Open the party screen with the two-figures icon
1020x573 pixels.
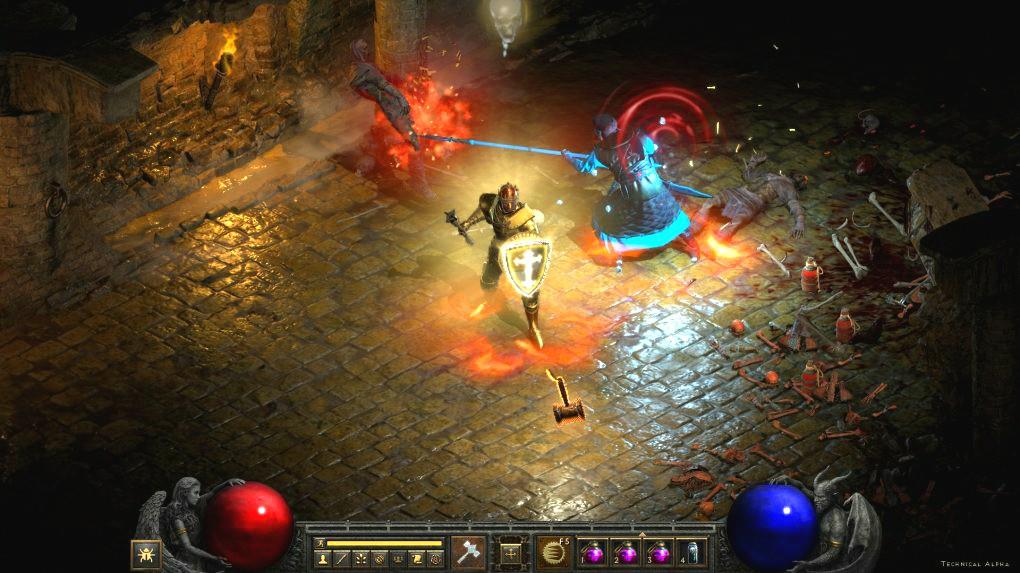(398, 559)
